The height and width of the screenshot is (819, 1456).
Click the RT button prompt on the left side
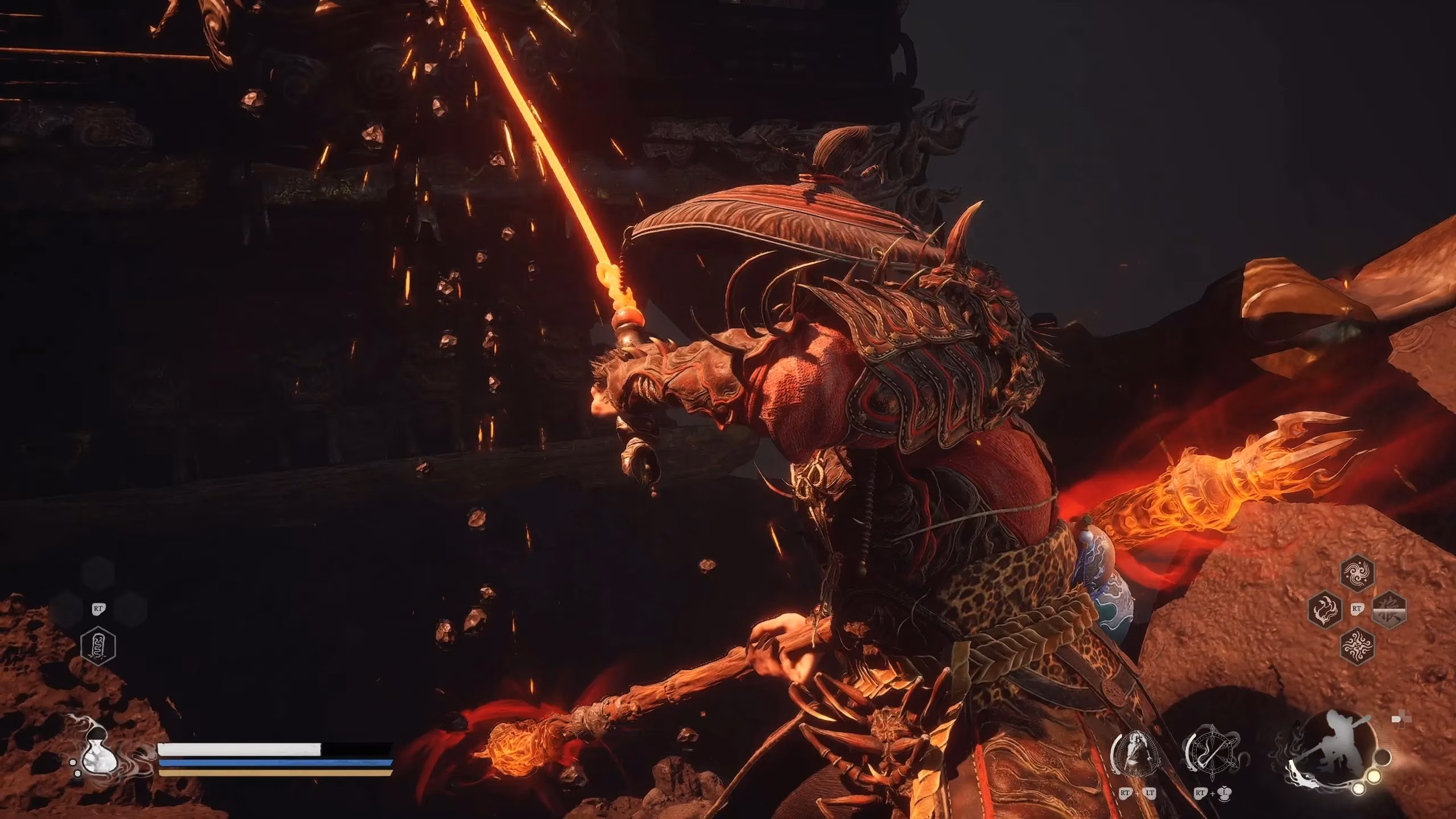pyautogui.click(x=98, y=609)
